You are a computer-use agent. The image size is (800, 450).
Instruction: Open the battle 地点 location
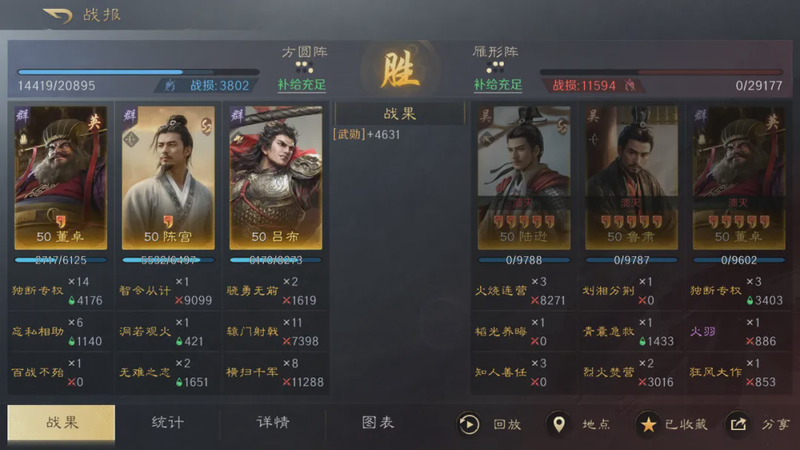click(580, 424)
